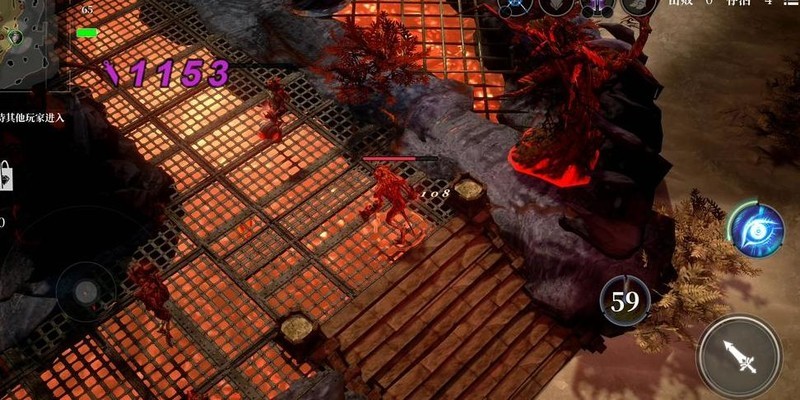
Task: Activate the blue eye skill
Action: [x=755, y=228]
